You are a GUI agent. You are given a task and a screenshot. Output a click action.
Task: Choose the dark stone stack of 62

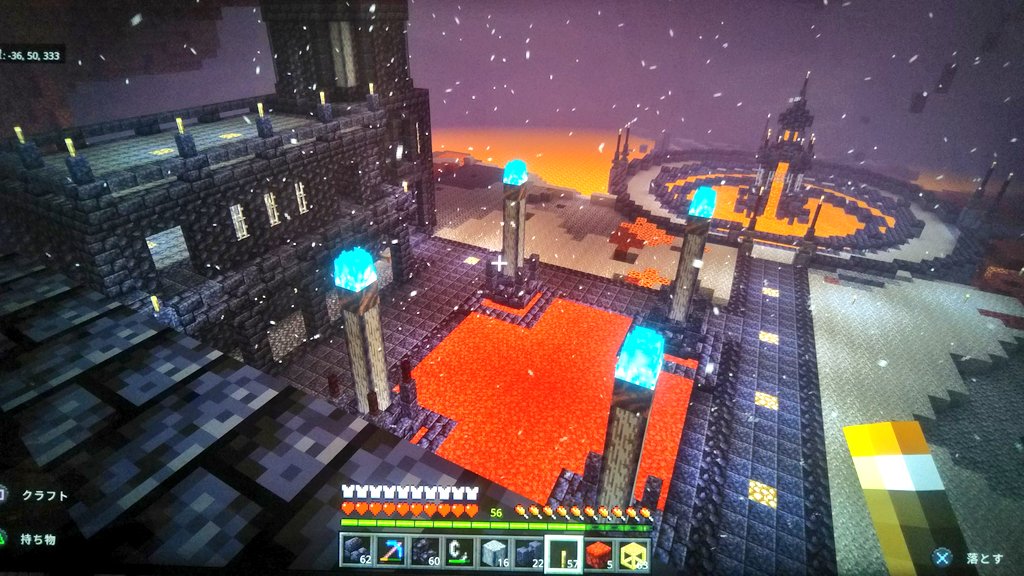[x=356, y=551]
